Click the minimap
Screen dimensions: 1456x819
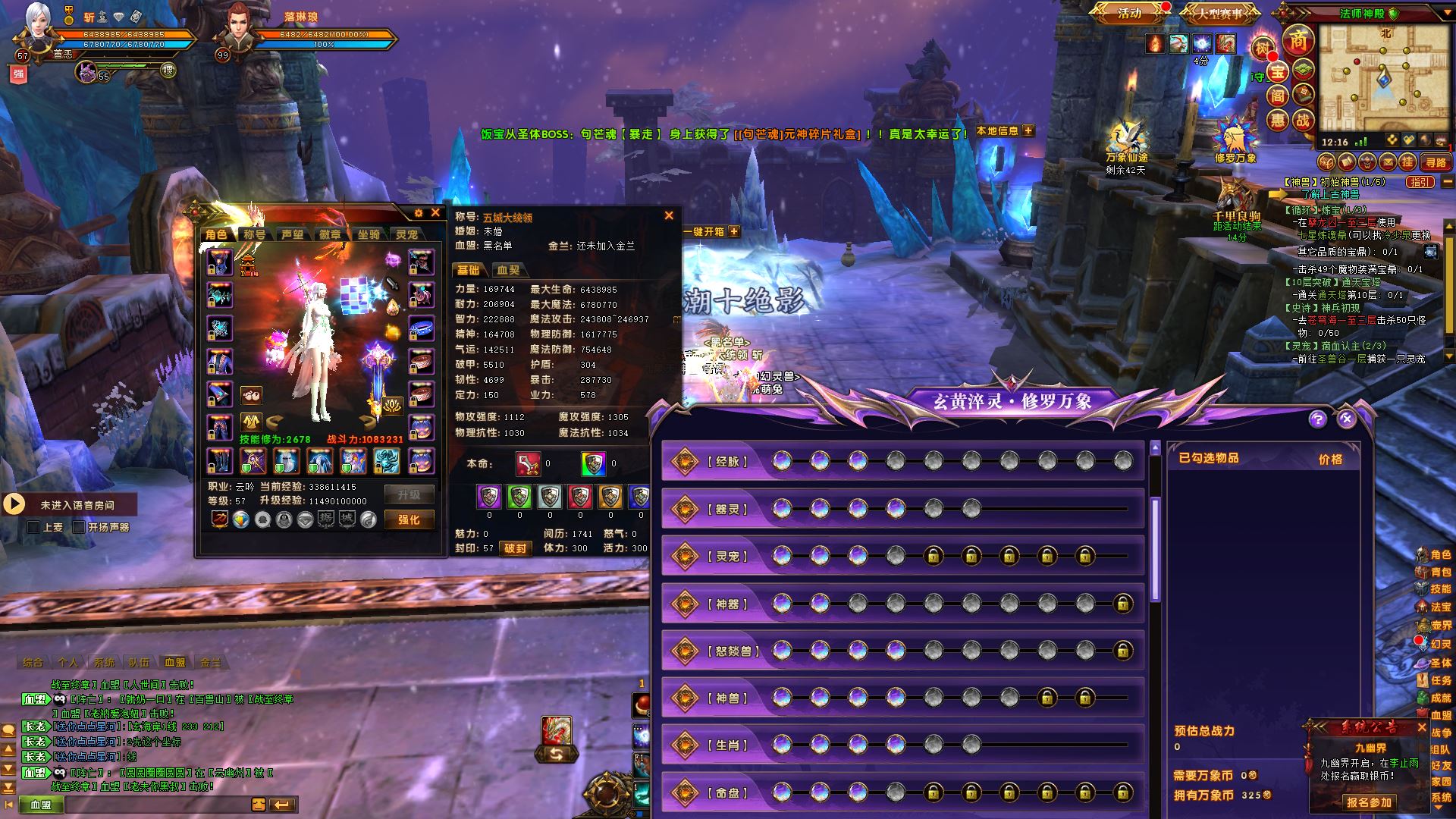(1382, 77)
